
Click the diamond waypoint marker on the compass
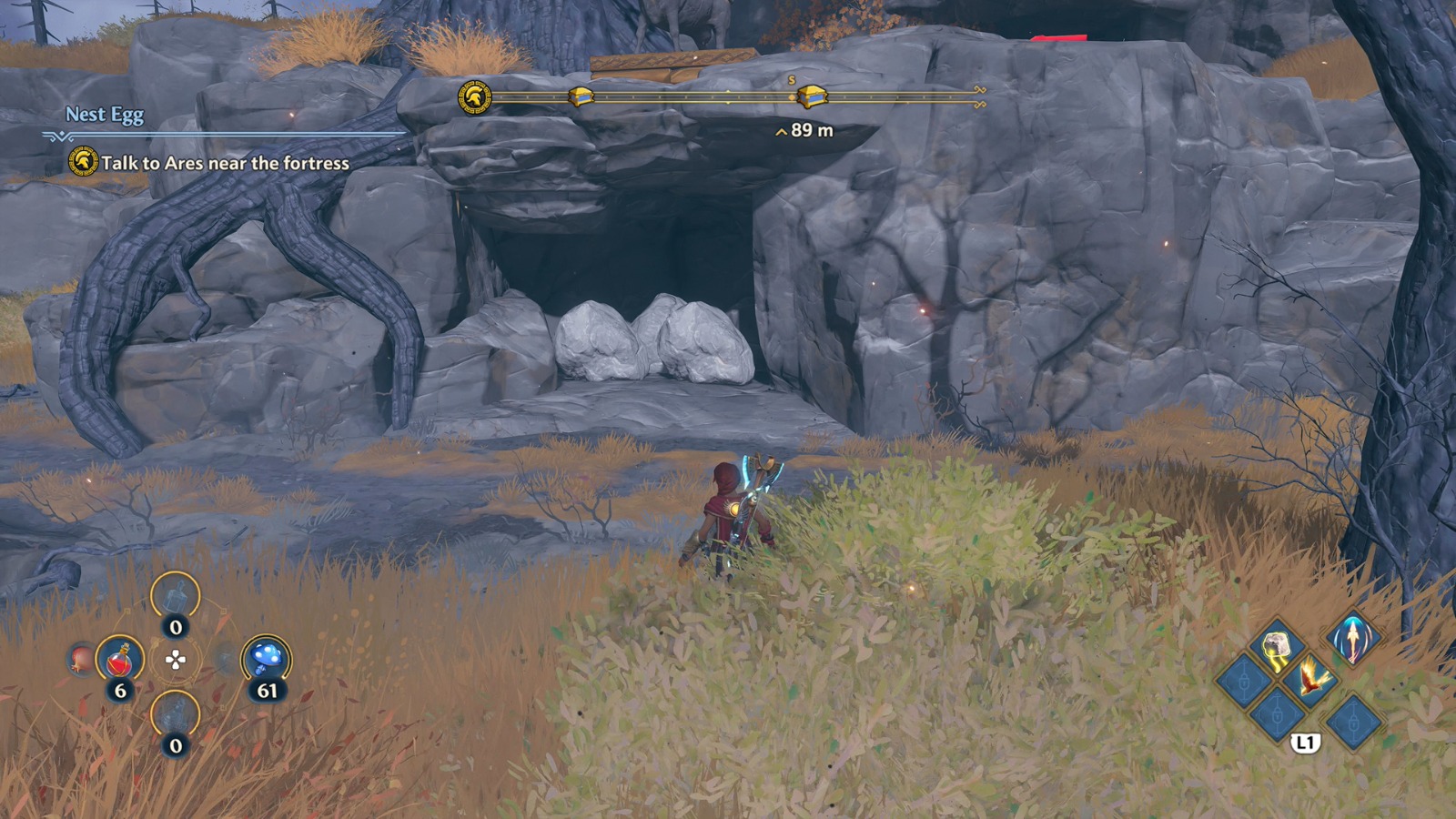point(790,97)
